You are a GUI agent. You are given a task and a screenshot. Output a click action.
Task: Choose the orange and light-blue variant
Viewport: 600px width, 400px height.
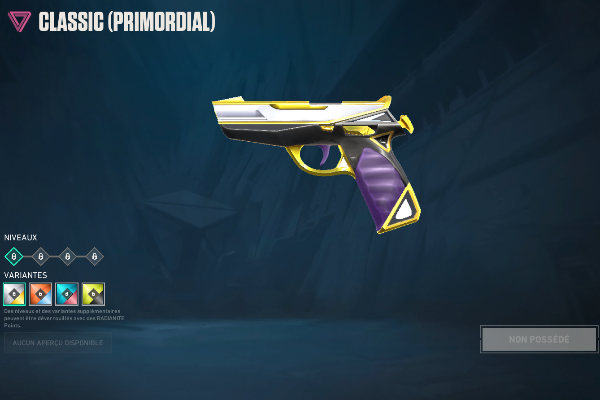click(x=41, y=294)
